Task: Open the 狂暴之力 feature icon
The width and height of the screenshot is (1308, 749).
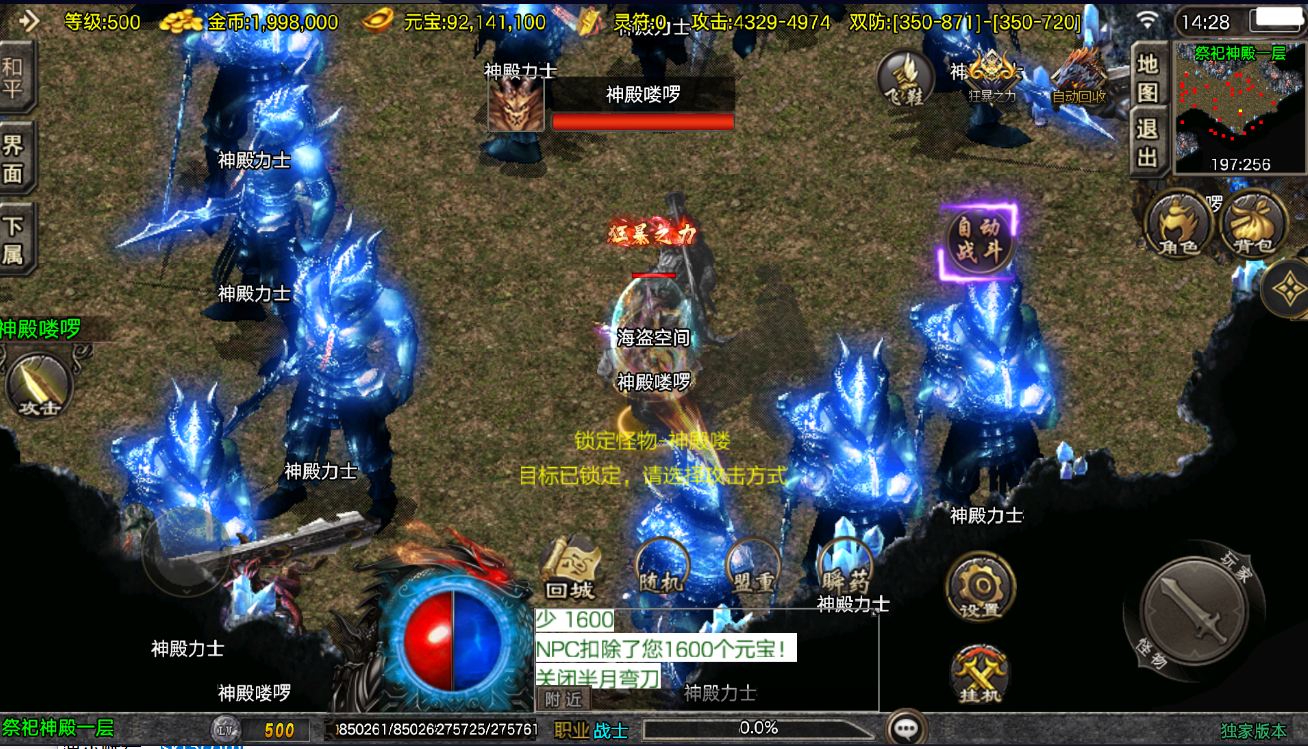Action: point(991,76)
